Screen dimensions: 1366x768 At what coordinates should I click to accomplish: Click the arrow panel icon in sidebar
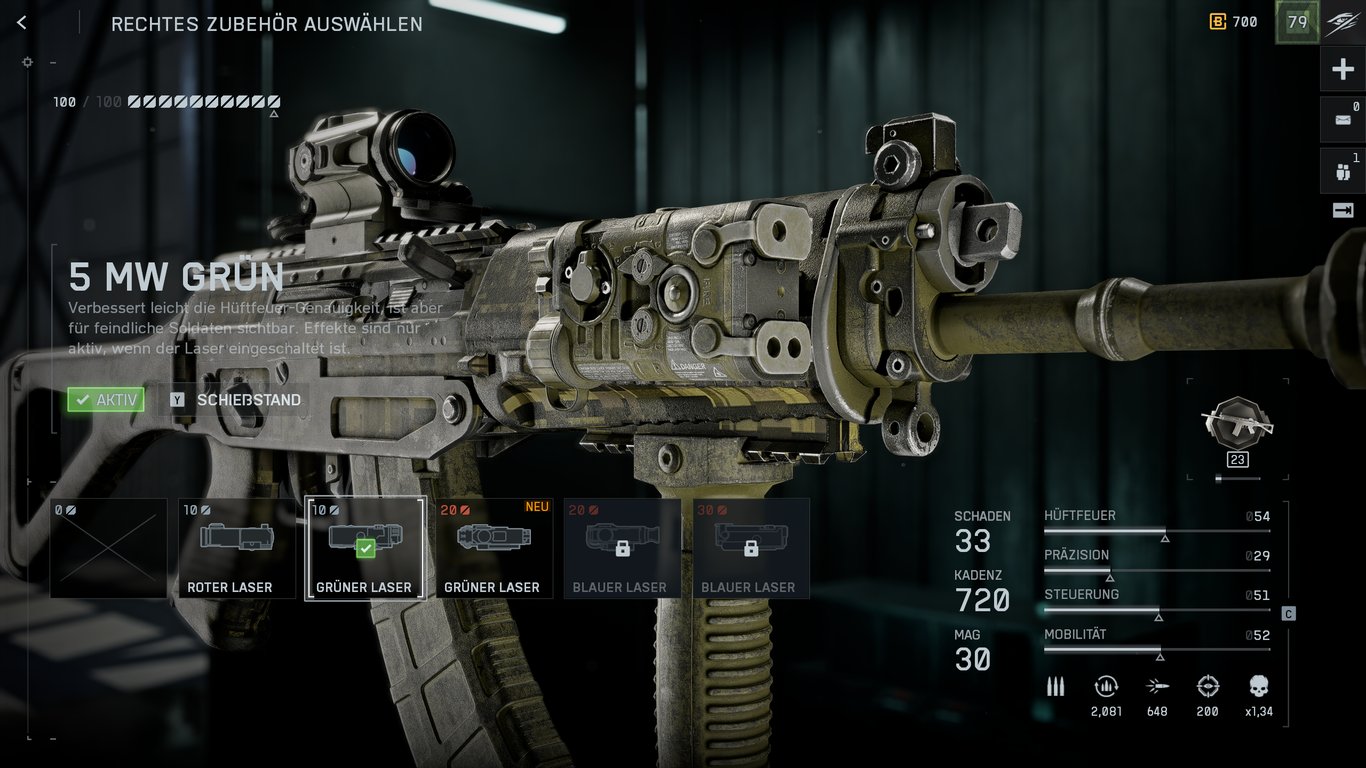tap(1342, 210)
